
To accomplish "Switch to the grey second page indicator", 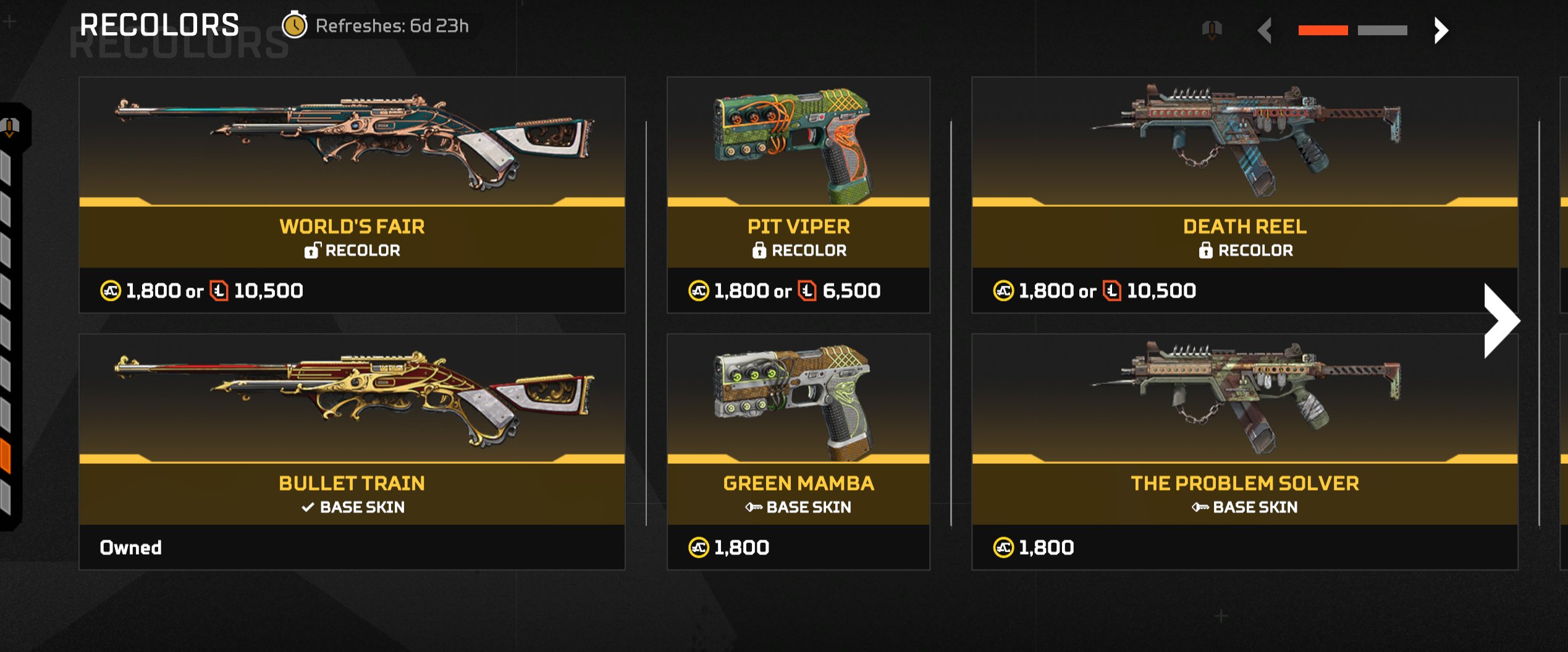I will point(1382,30).
